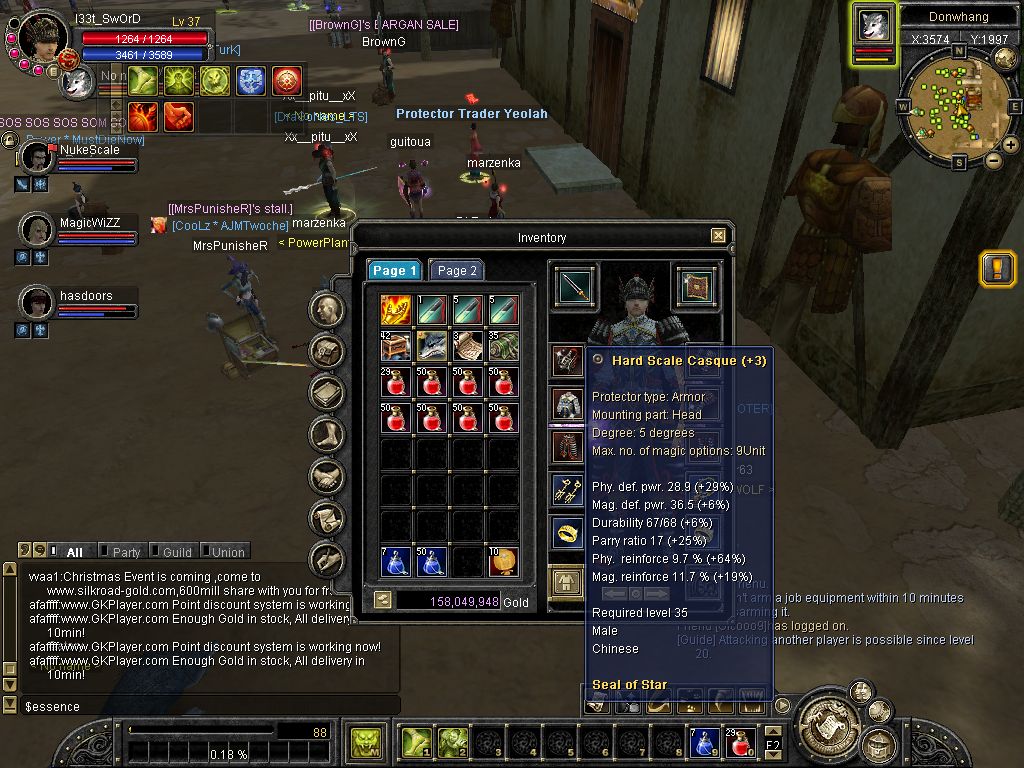Select the red potion stack of 29

pyautogui.click(x=396, y=382)
